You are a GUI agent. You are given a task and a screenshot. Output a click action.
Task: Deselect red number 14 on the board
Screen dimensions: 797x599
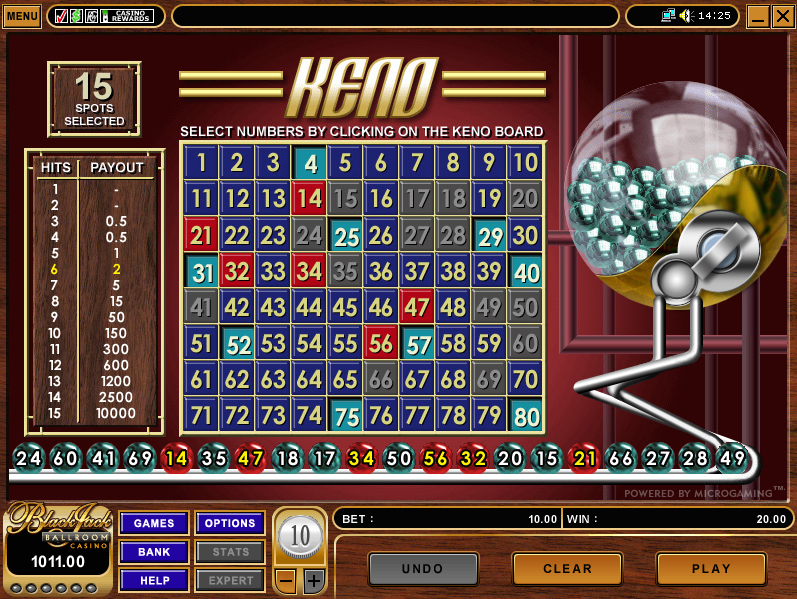[309, 198]
